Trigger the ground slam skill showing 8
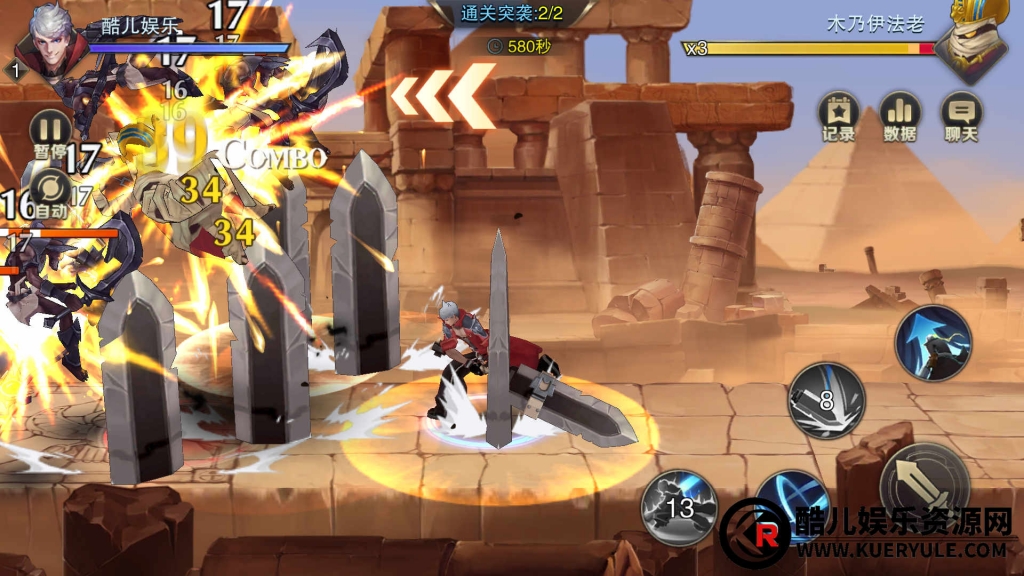The image size is (1024, 576). tap(826, 400)
